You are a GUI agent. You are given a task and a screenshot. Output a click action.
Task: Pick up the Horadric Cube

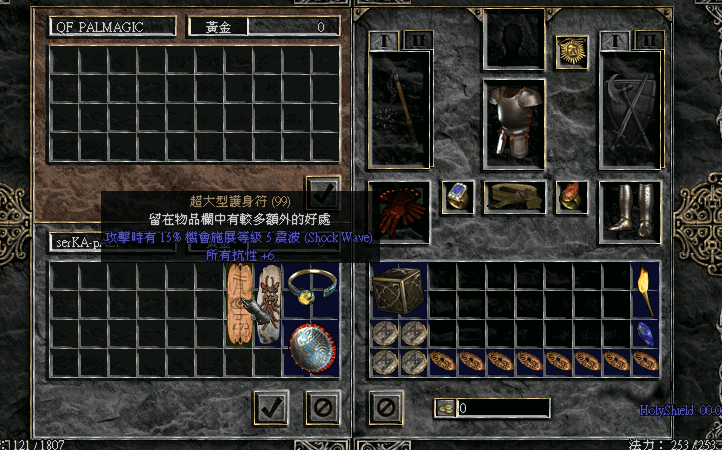(x=399, y=292)
